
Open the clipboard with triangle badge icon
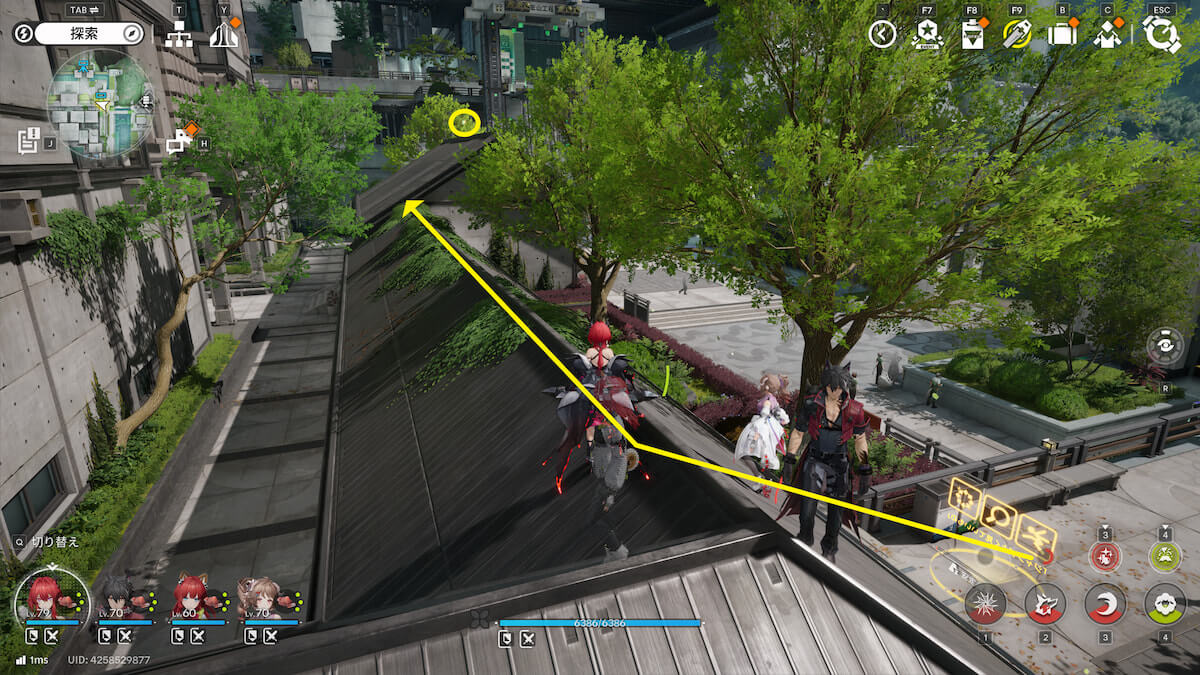[972, 35]
